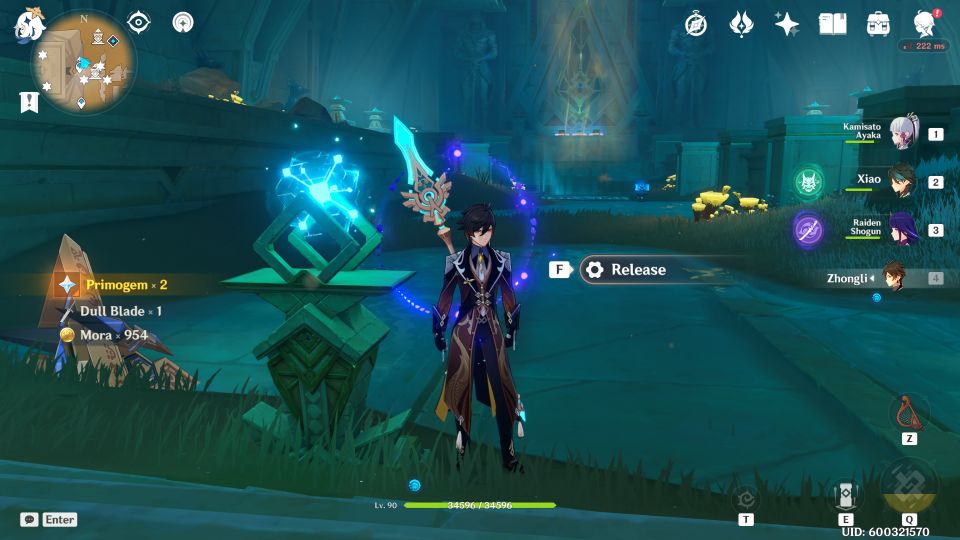Viewport: 960px width, 540px height.
Task: Open the compass events icon
Action: click(696, 24)
